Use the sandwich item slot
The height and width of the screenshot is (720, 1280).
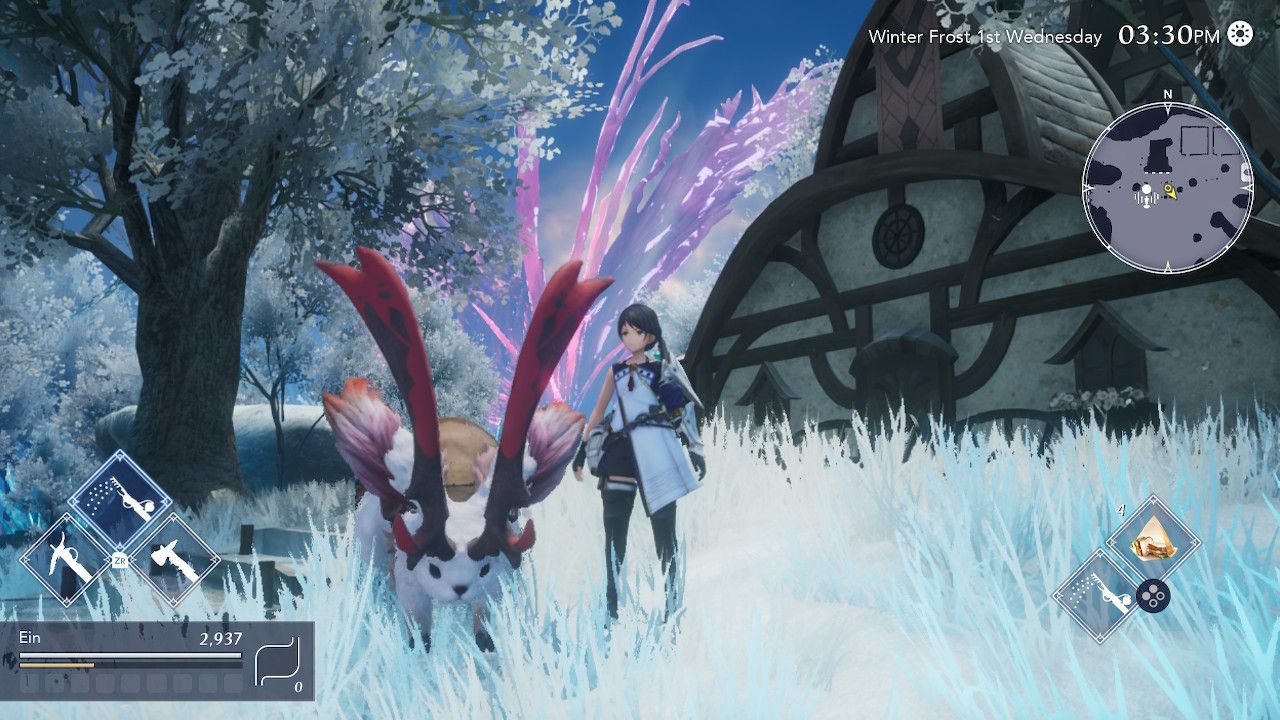(1153, 541)
